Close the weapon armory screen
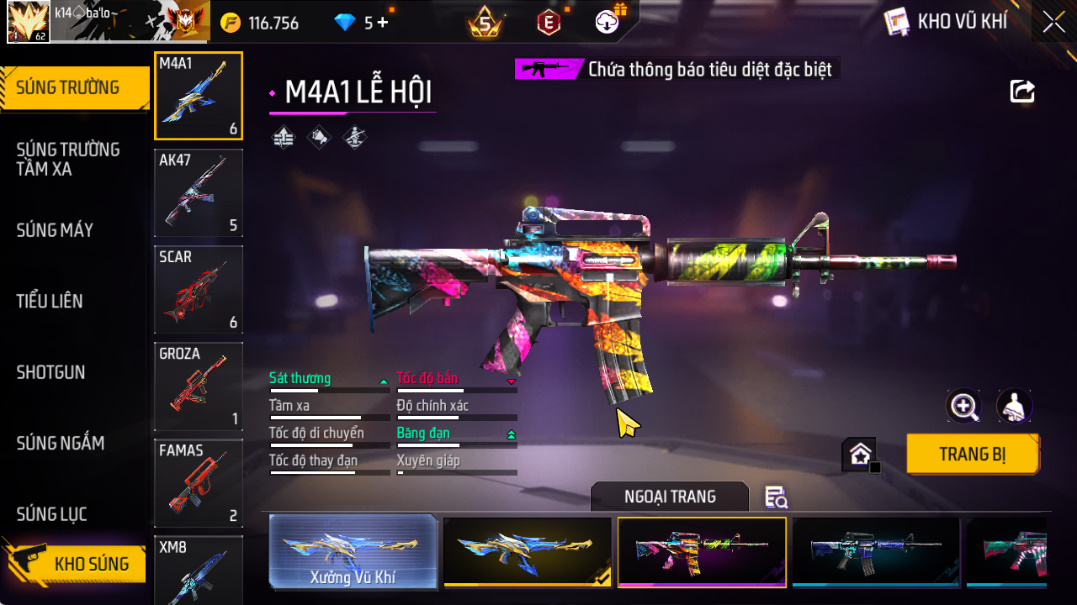 (x=1053, y=22)
